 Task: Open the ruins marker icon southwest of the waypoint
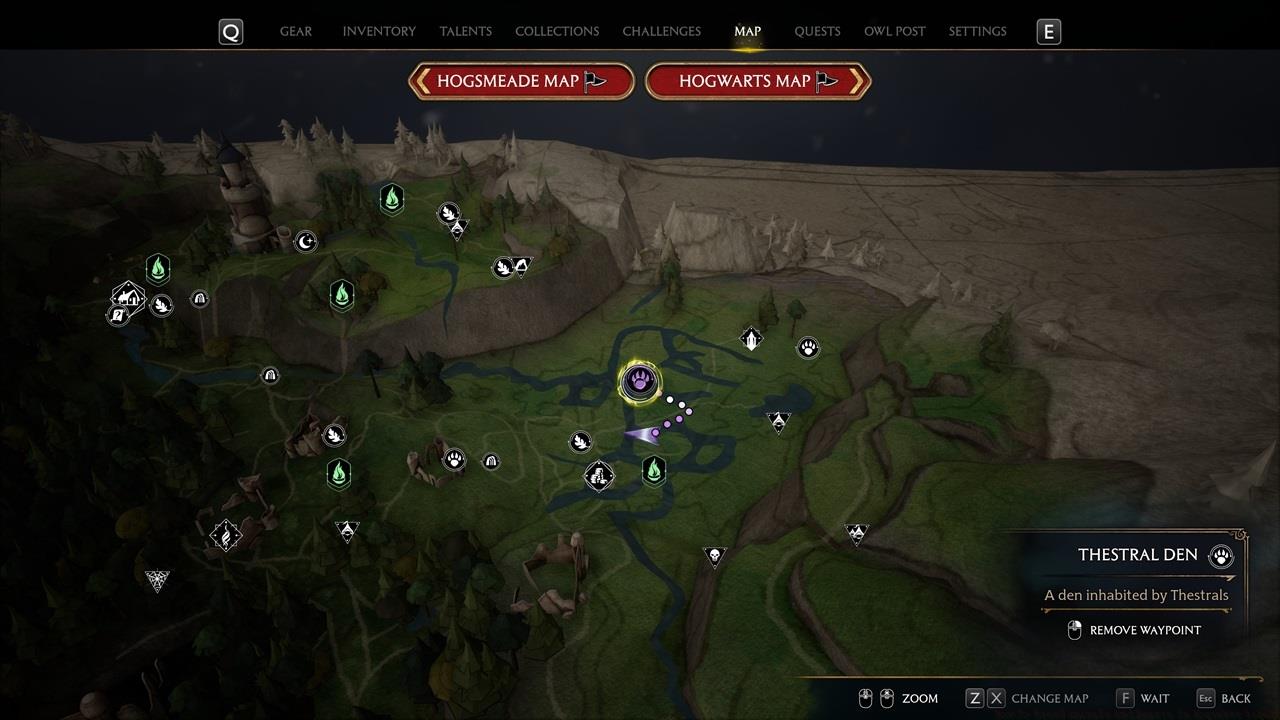[598, 477]
